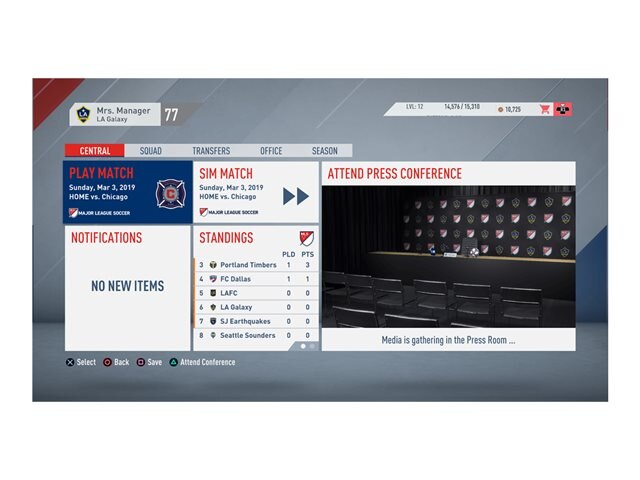Screen dimensions: 640x480
Task: Open the Notifications panel
Action: click(128, 287)
